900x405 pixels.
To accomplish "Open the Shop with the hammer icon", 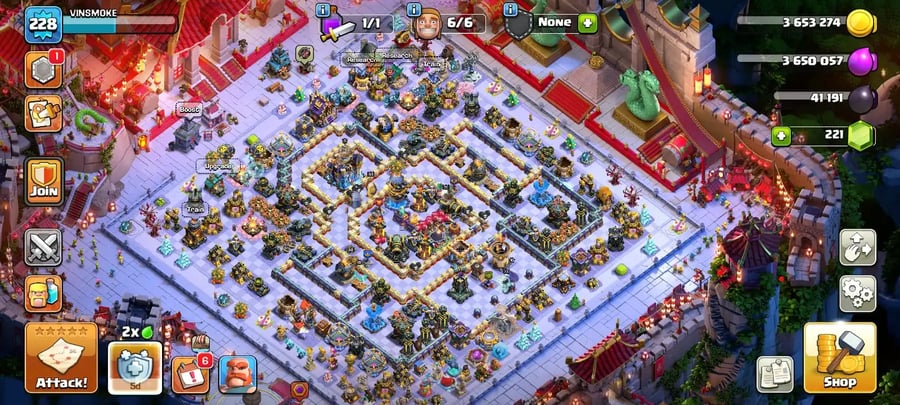I will [839, 358].
